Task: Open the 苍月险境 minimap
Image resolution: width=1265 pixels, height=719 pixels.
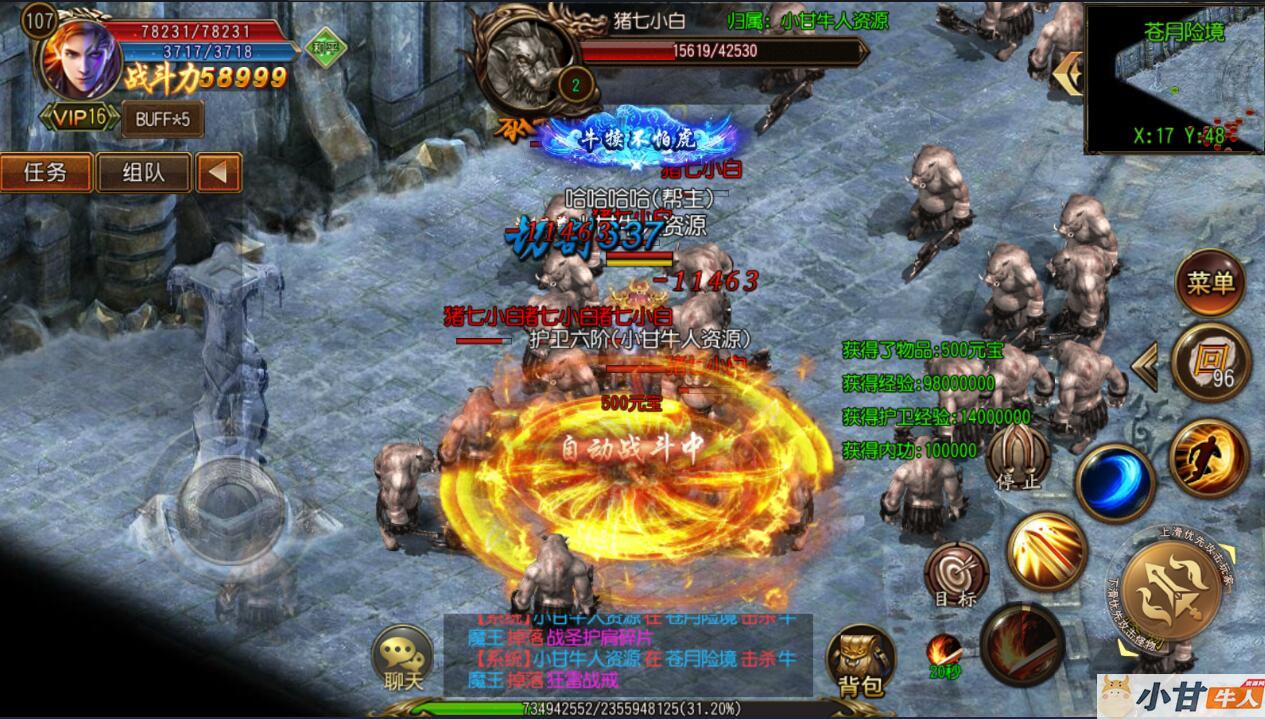Action: (x=1173, y=78)
